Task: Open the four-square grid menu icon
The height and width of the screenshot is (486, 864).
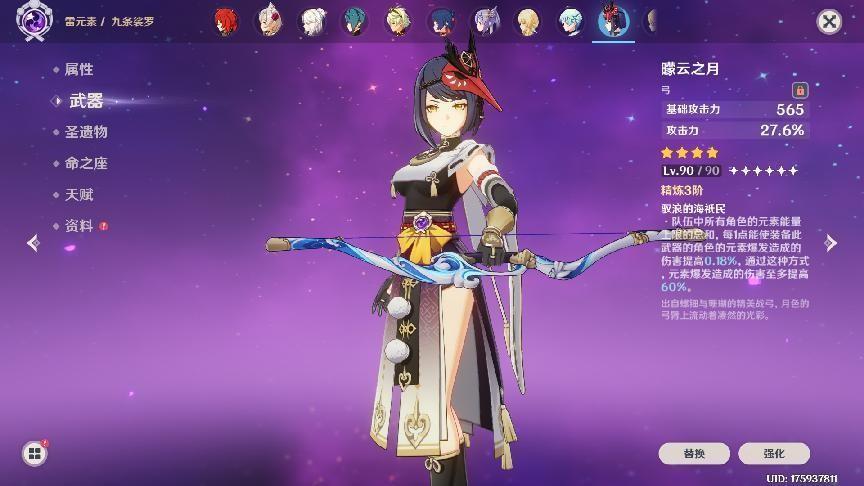Action: [x=35, y=453]
